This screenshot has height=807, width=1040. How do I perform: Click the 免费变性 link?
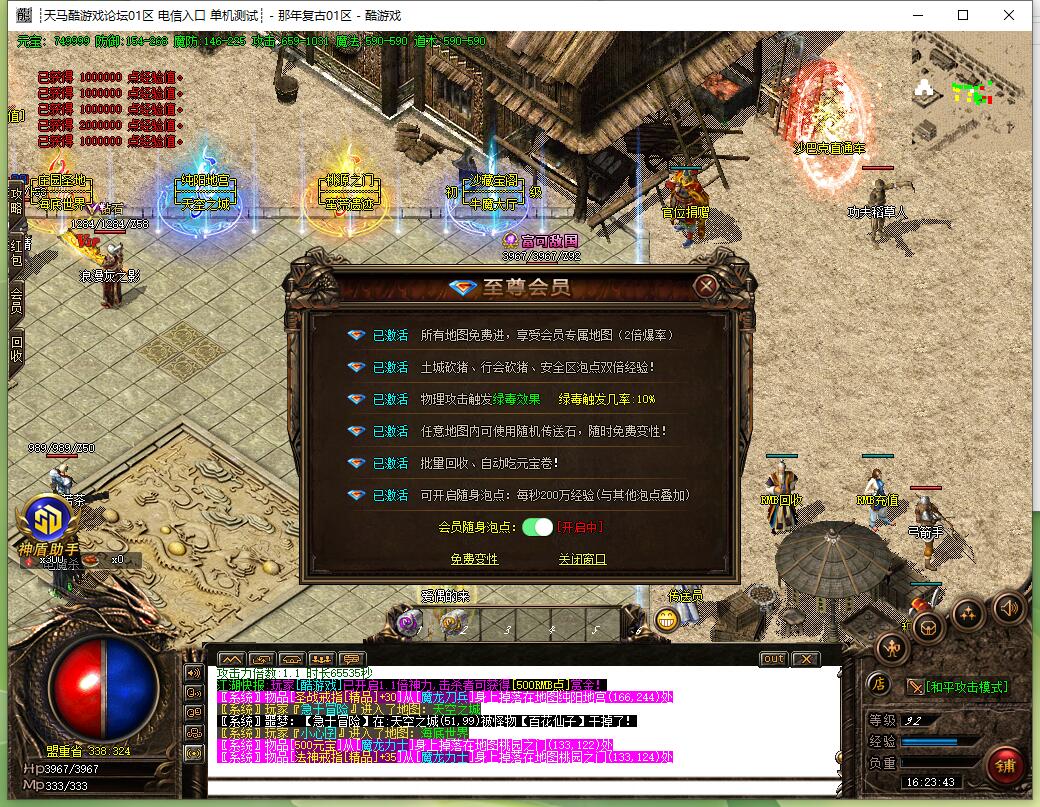[474, 559]
